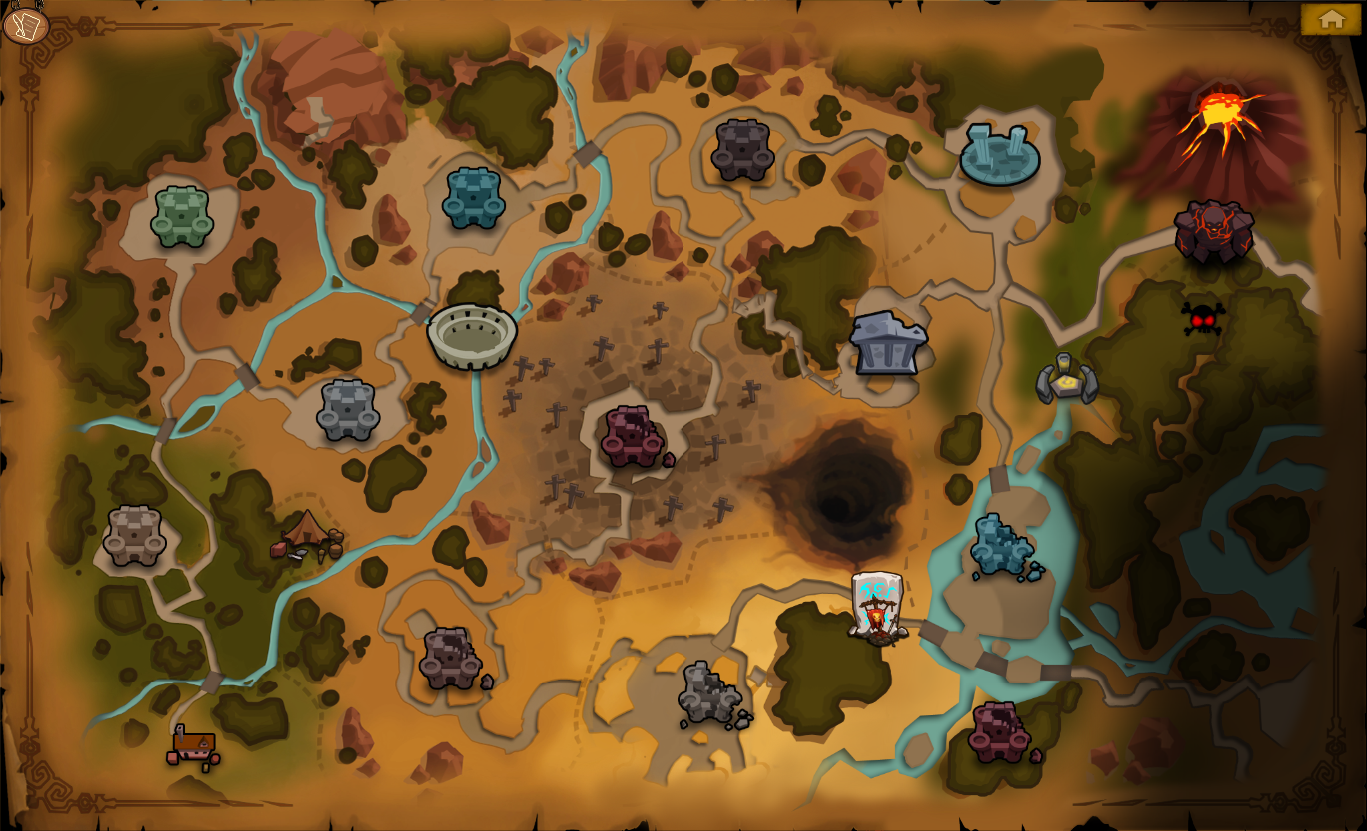
Task: Select the small orange house location
Action: pyautogui.click(x=193, y=746)
